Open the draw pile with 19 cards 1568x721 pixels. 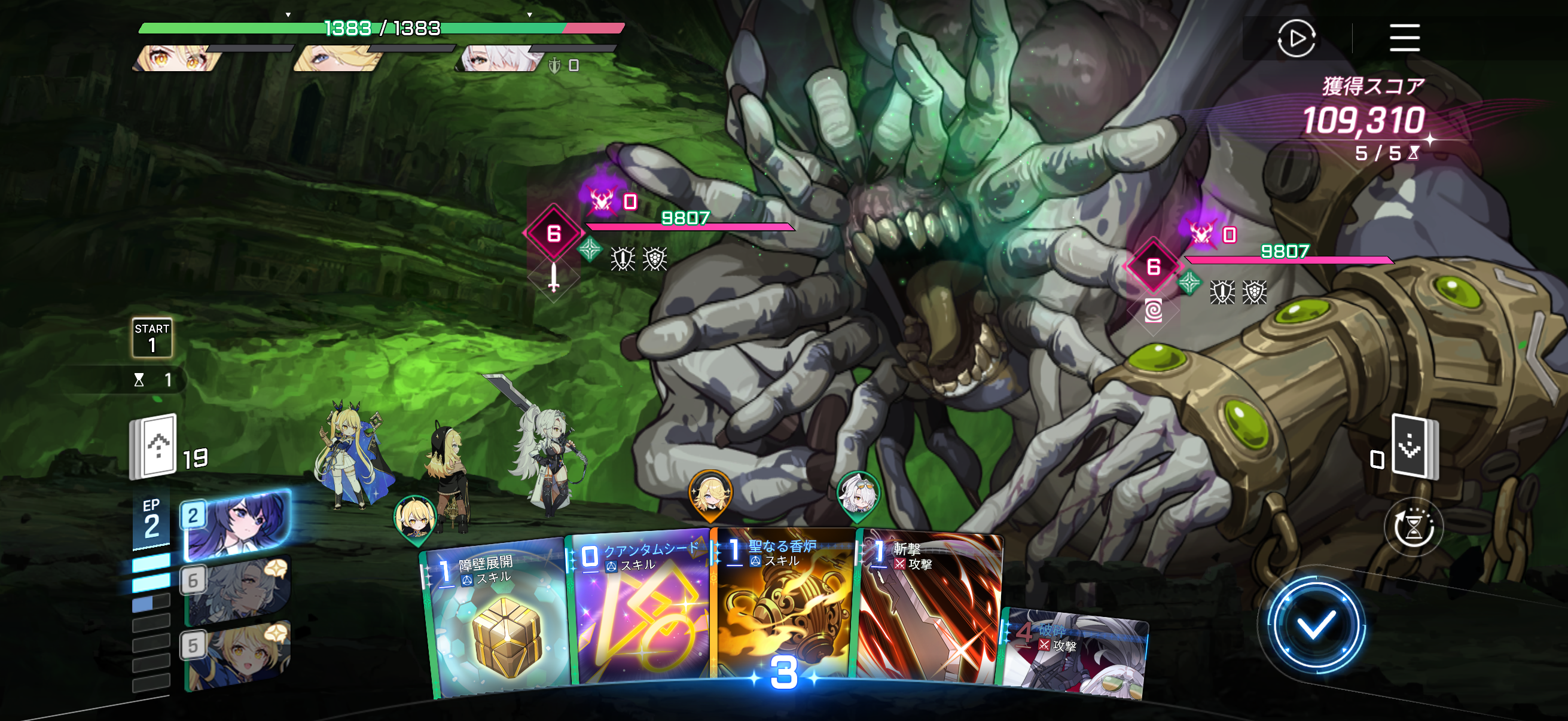click(x=154, y=446)
